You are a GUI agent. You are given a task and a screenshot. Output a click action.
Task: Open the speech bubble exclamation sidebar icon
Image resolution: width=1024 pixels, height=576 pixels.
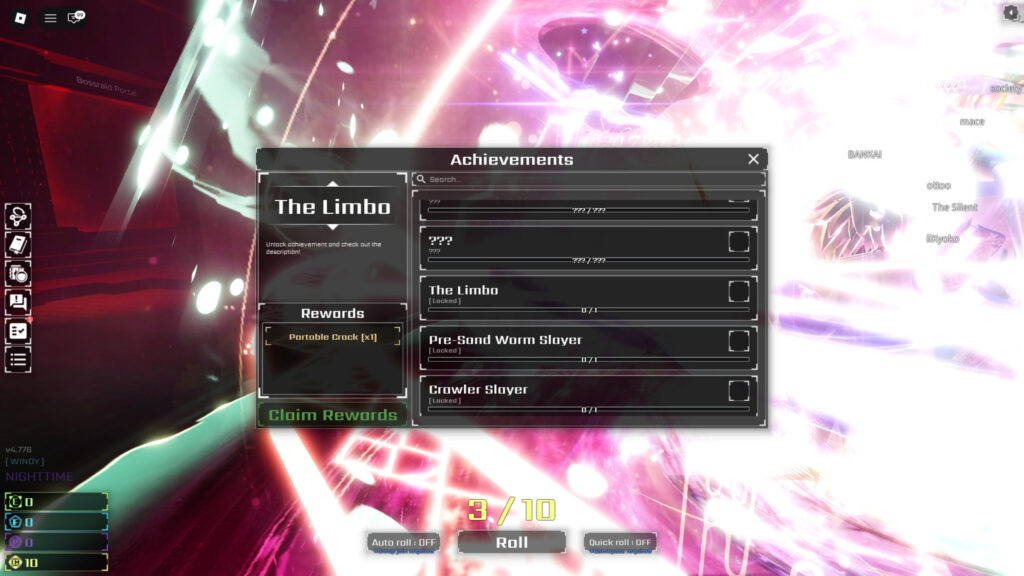18,302
